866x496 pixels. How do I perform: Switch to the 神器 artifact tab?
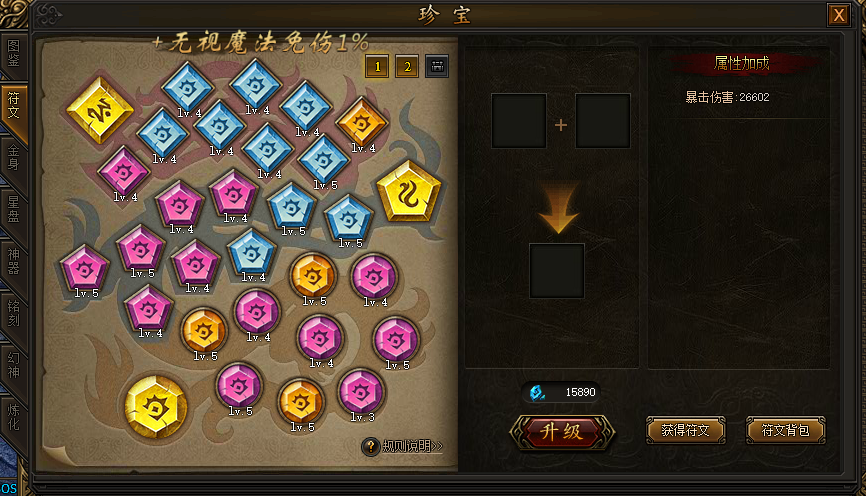pos(13,260)
